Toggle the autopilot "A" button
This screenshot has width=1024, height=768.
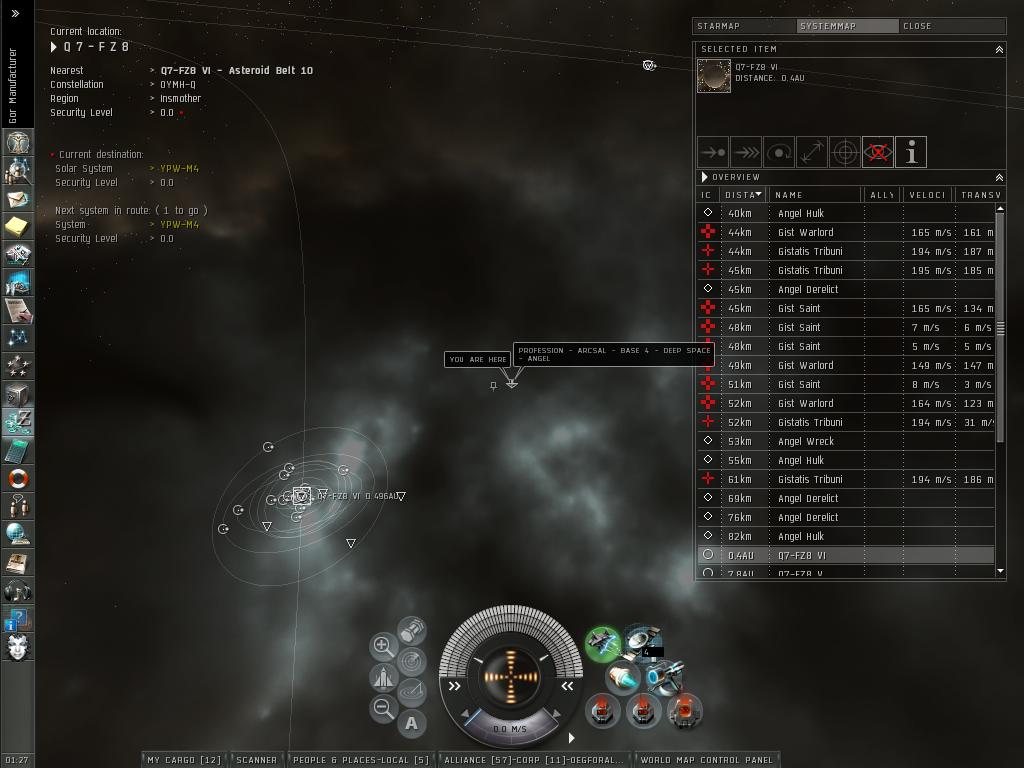412,723
